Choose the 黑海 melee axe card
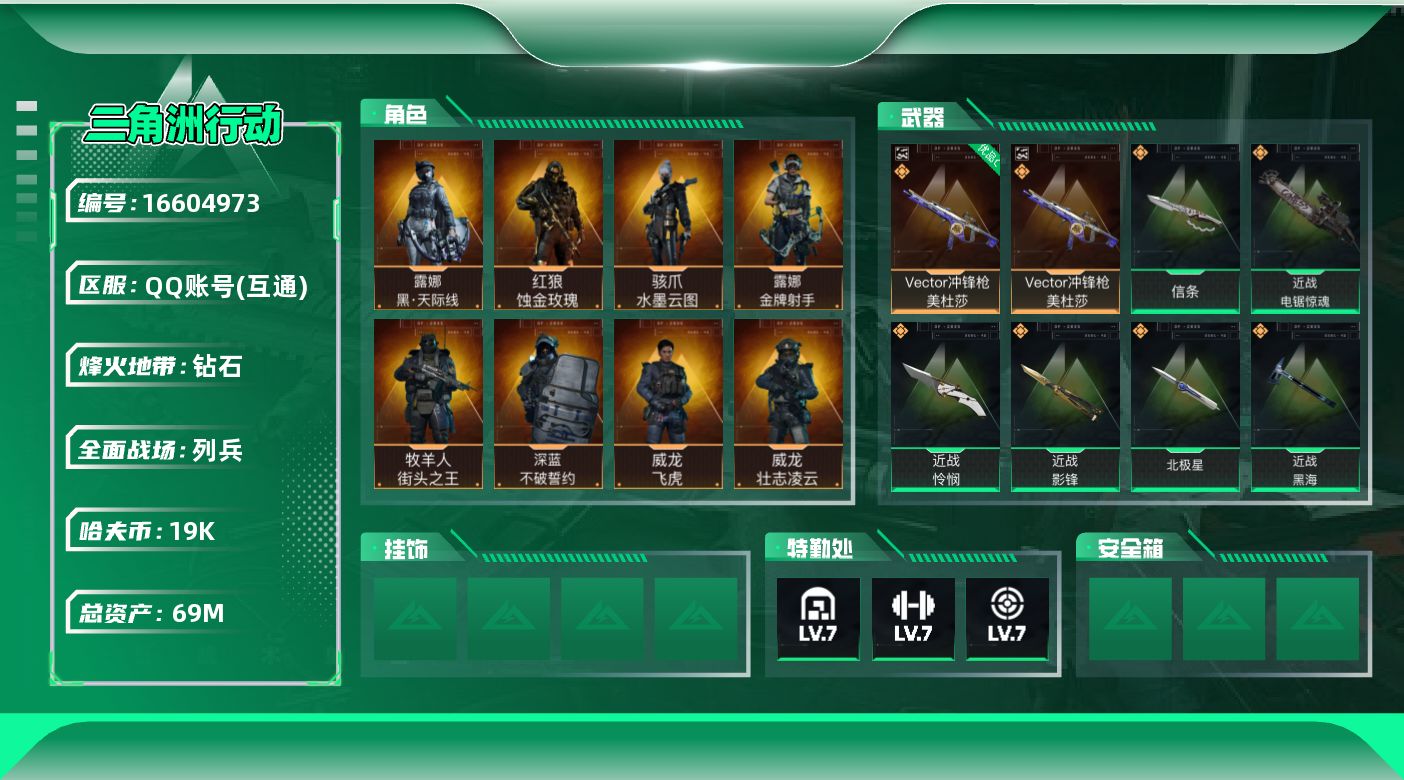 click(x=1305, y=406)
